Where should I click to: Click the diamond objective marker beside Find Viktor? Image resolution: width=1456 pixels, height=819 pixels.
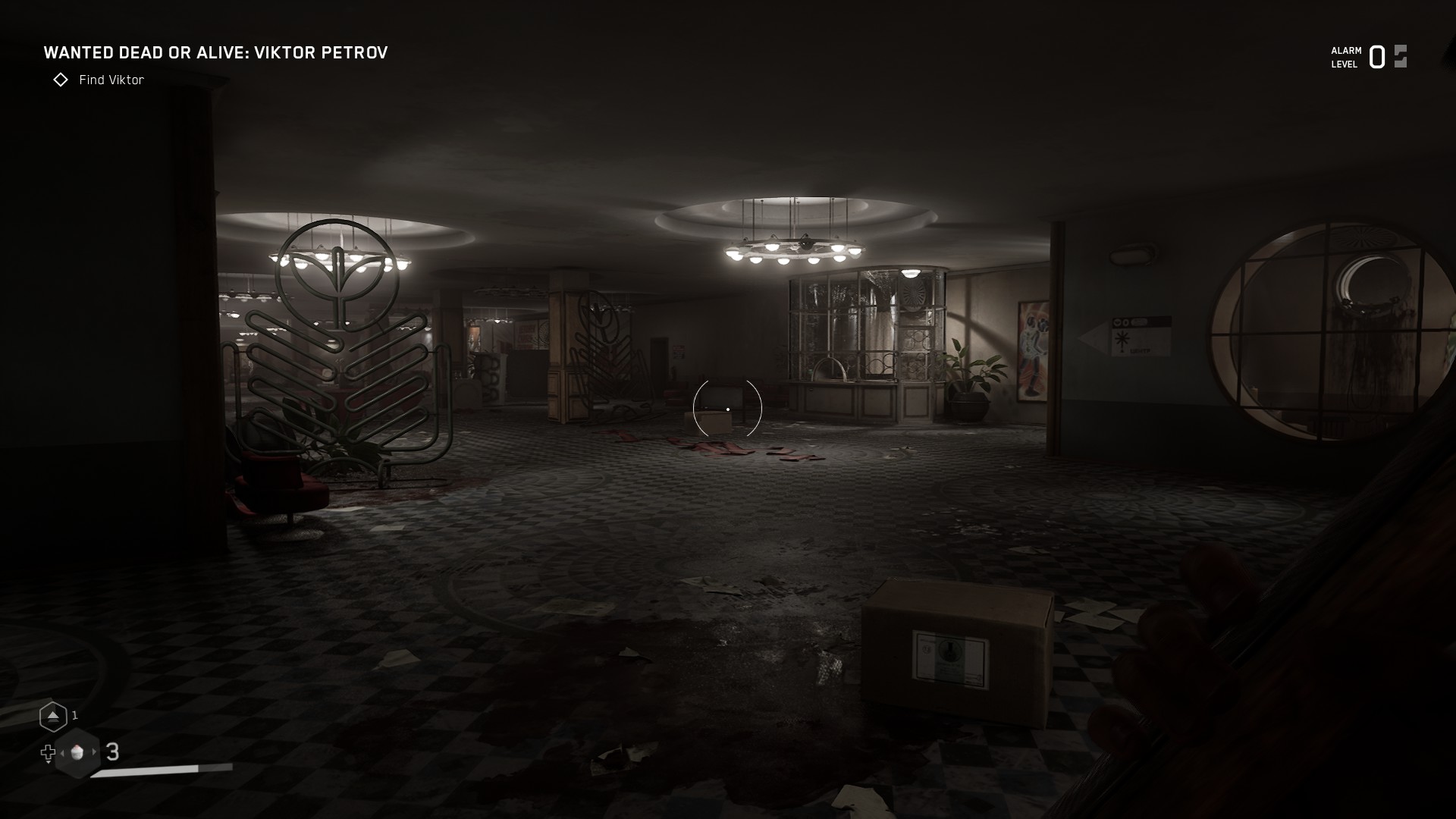click(x=61, y=80)
